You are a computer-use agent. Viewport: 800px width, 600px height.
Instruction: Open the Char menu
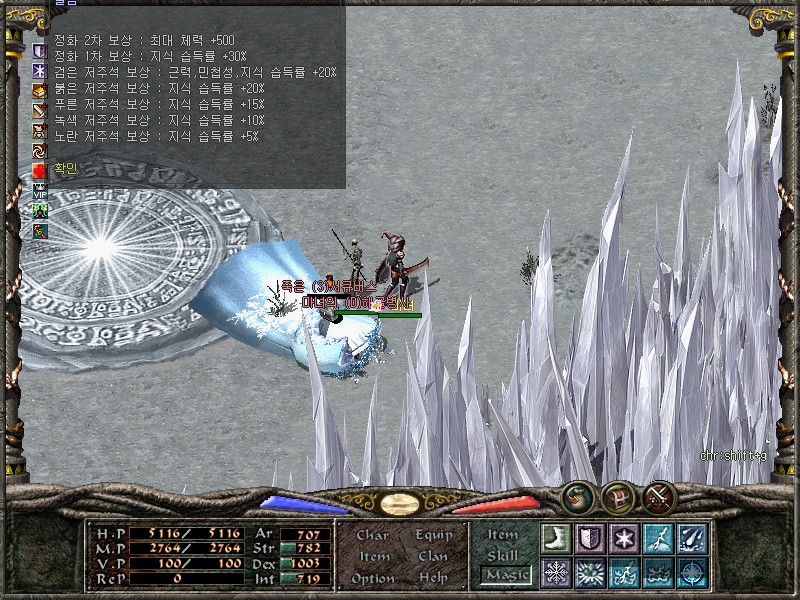coord(372,535)
